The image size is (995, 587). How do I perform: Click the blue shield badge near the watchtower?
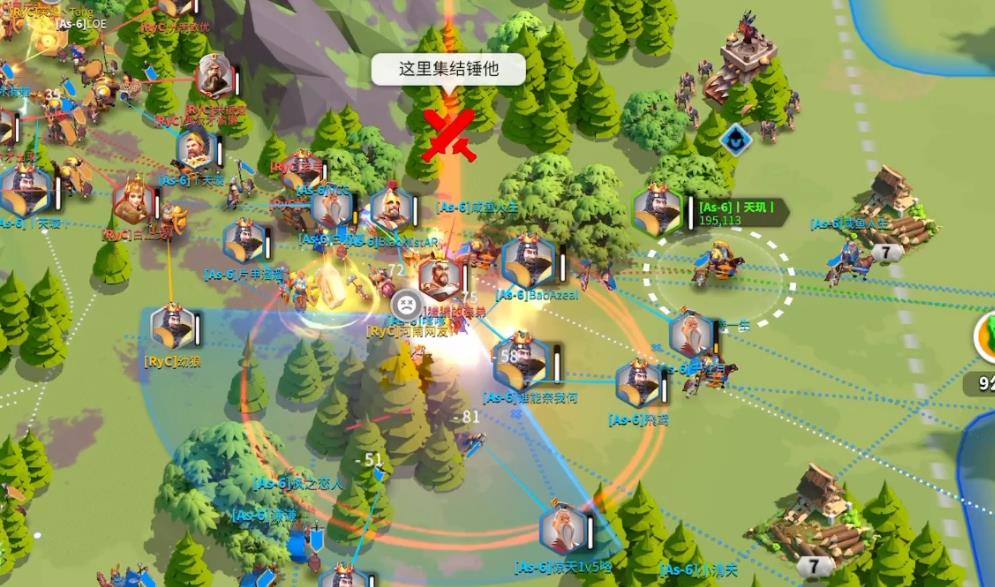click(736, 139)
